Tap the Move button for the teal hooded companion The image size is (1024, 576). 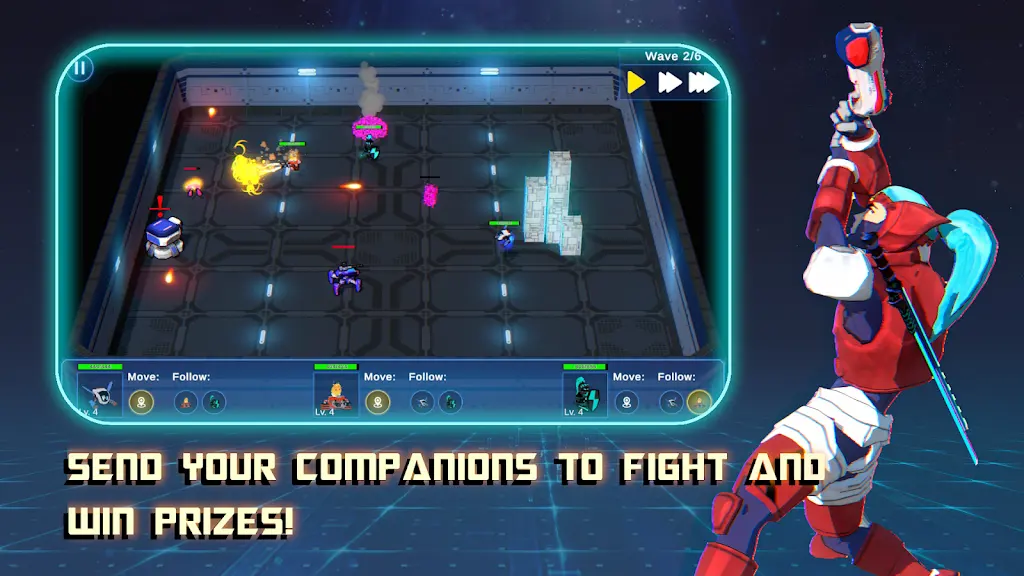626,402
